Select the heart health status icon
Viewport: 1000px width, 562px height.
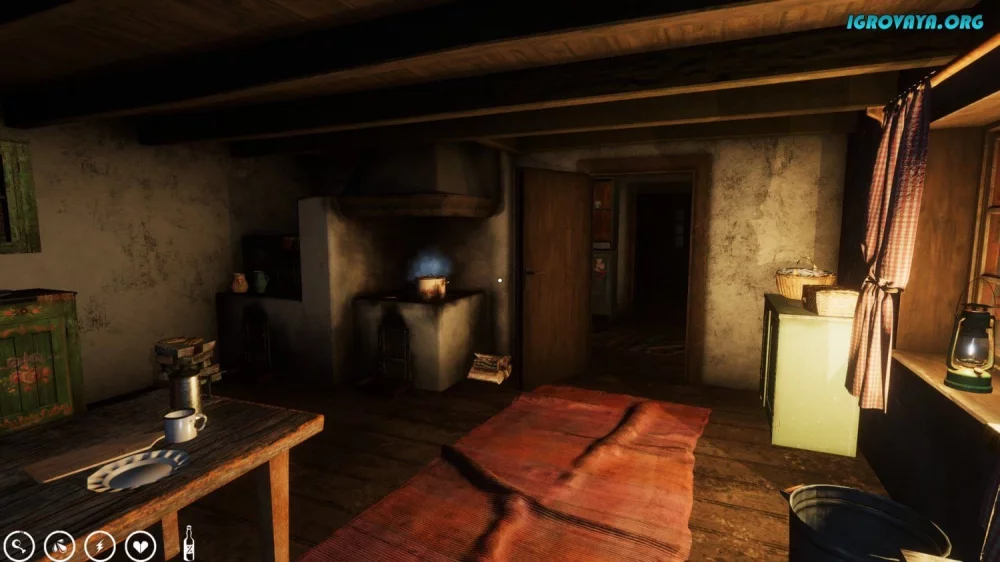coord(140,545)
